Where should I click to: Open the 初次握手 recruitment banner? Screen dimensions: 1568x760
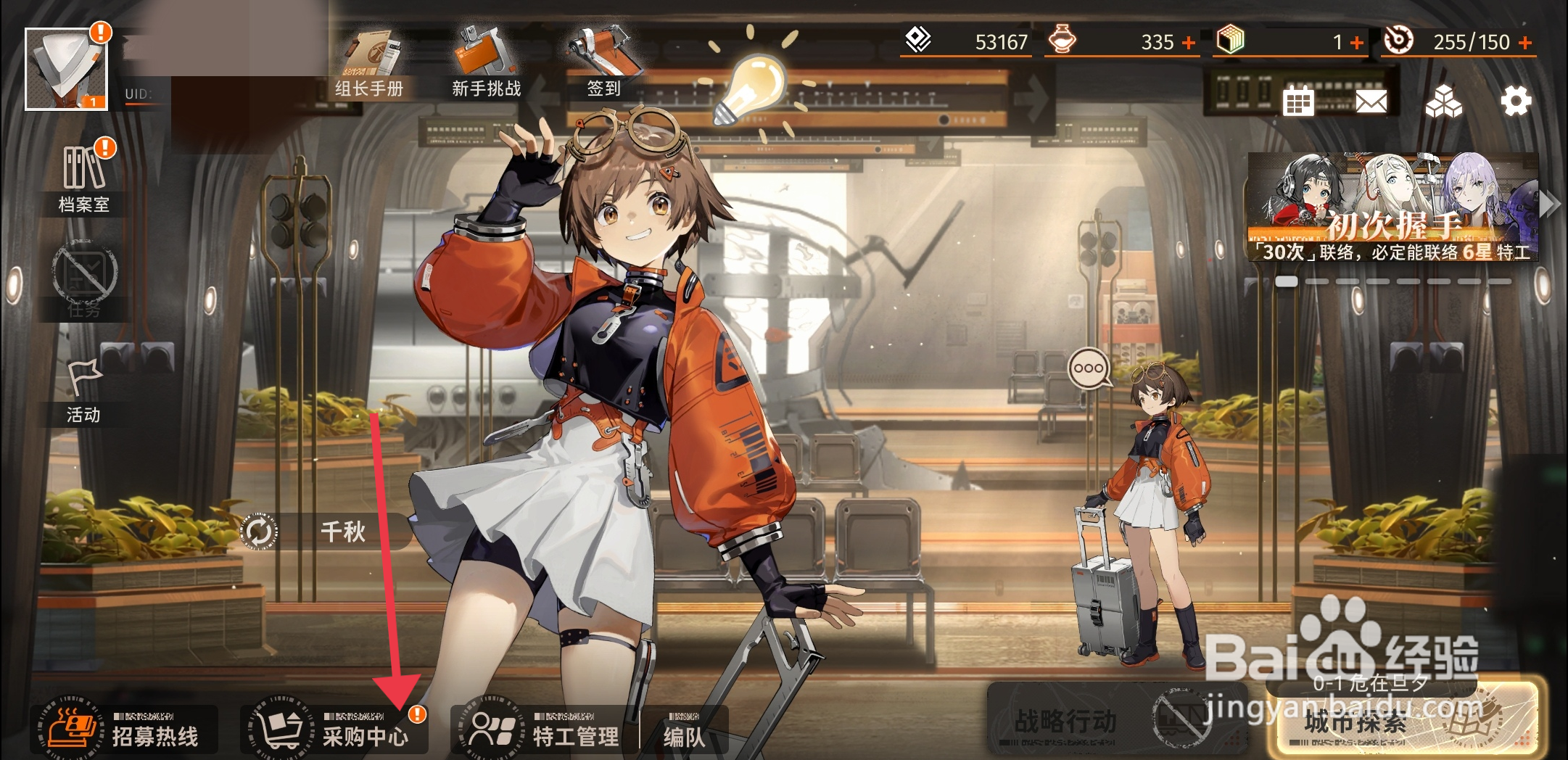(1392, 207)
